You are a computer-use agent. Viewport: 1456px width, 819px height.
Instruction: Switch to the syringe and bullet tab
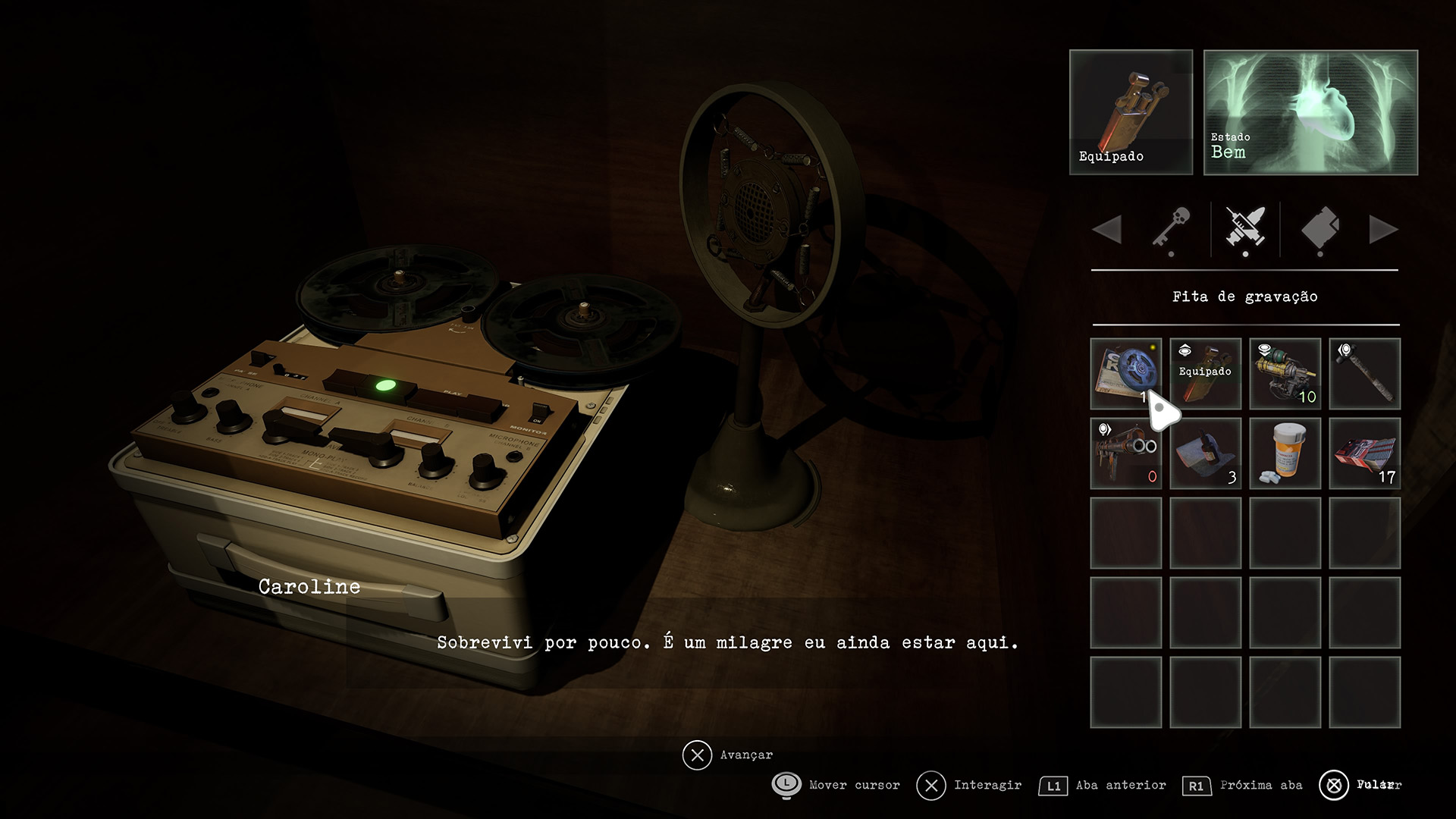1245,229
